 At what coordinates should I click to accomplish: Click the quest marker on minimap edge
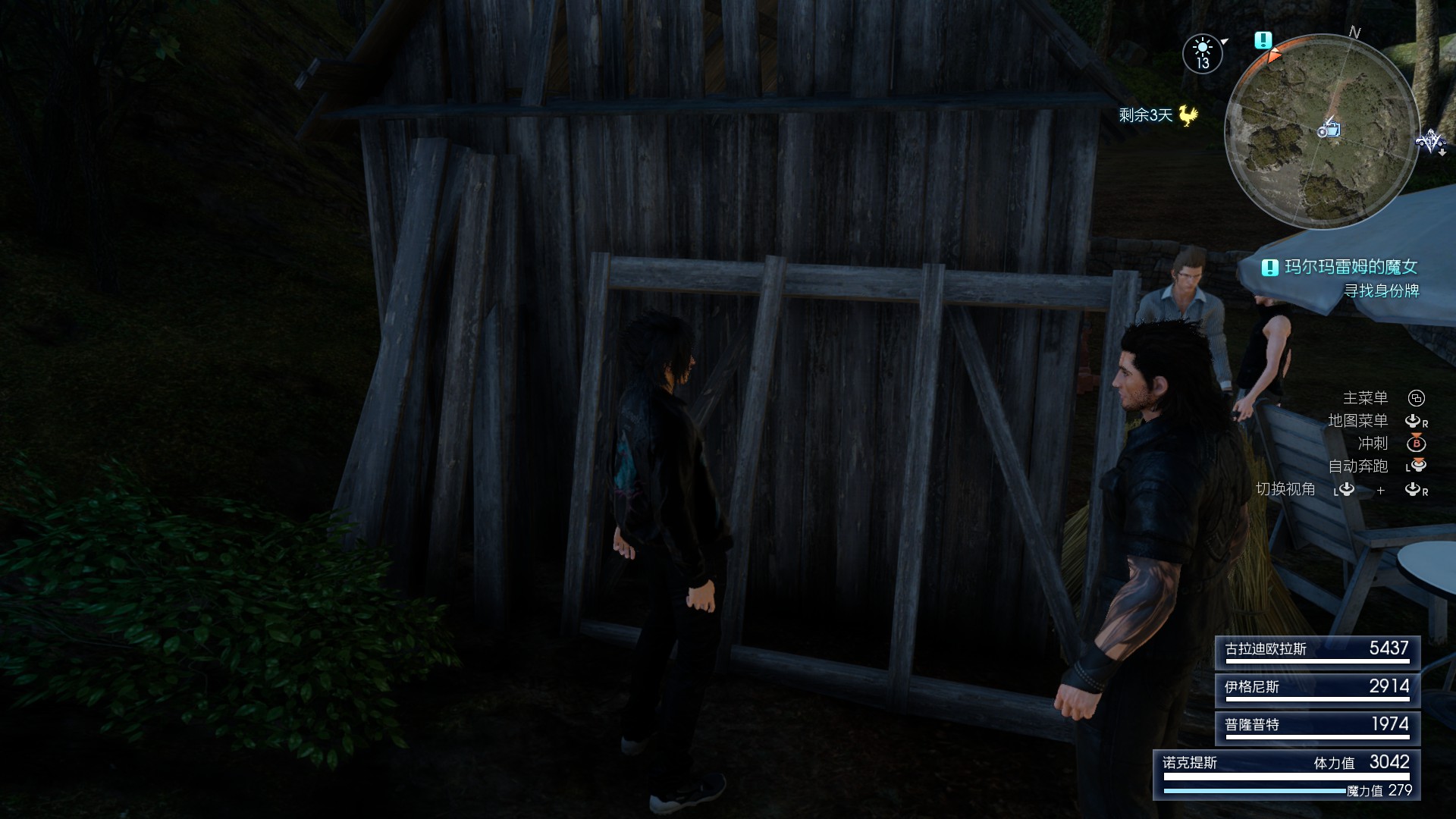[x=1263, y=40]
